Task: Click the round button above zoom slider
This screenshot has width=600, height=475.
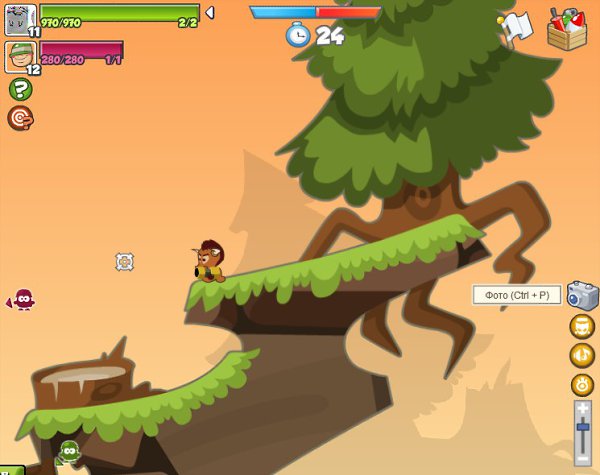Action: tap(582, 384)
